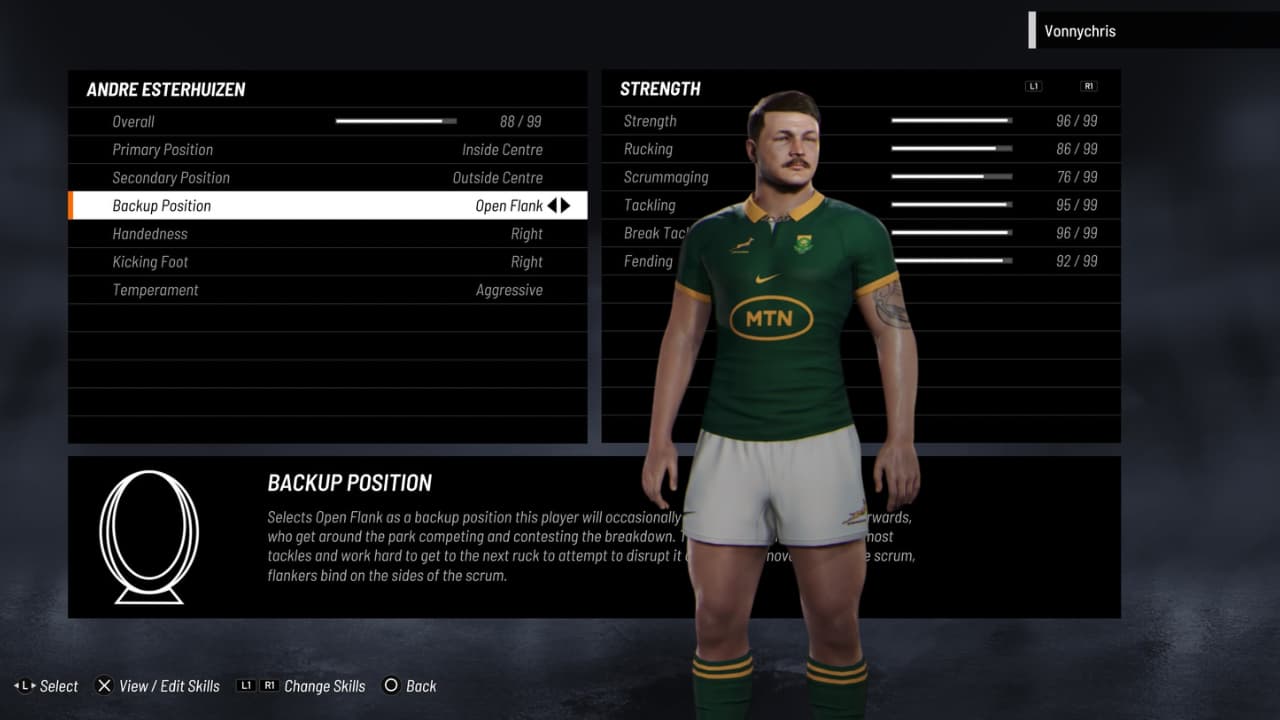
Task: Click the left arrow beside Open Flank
Action: [x=552, y=206]
